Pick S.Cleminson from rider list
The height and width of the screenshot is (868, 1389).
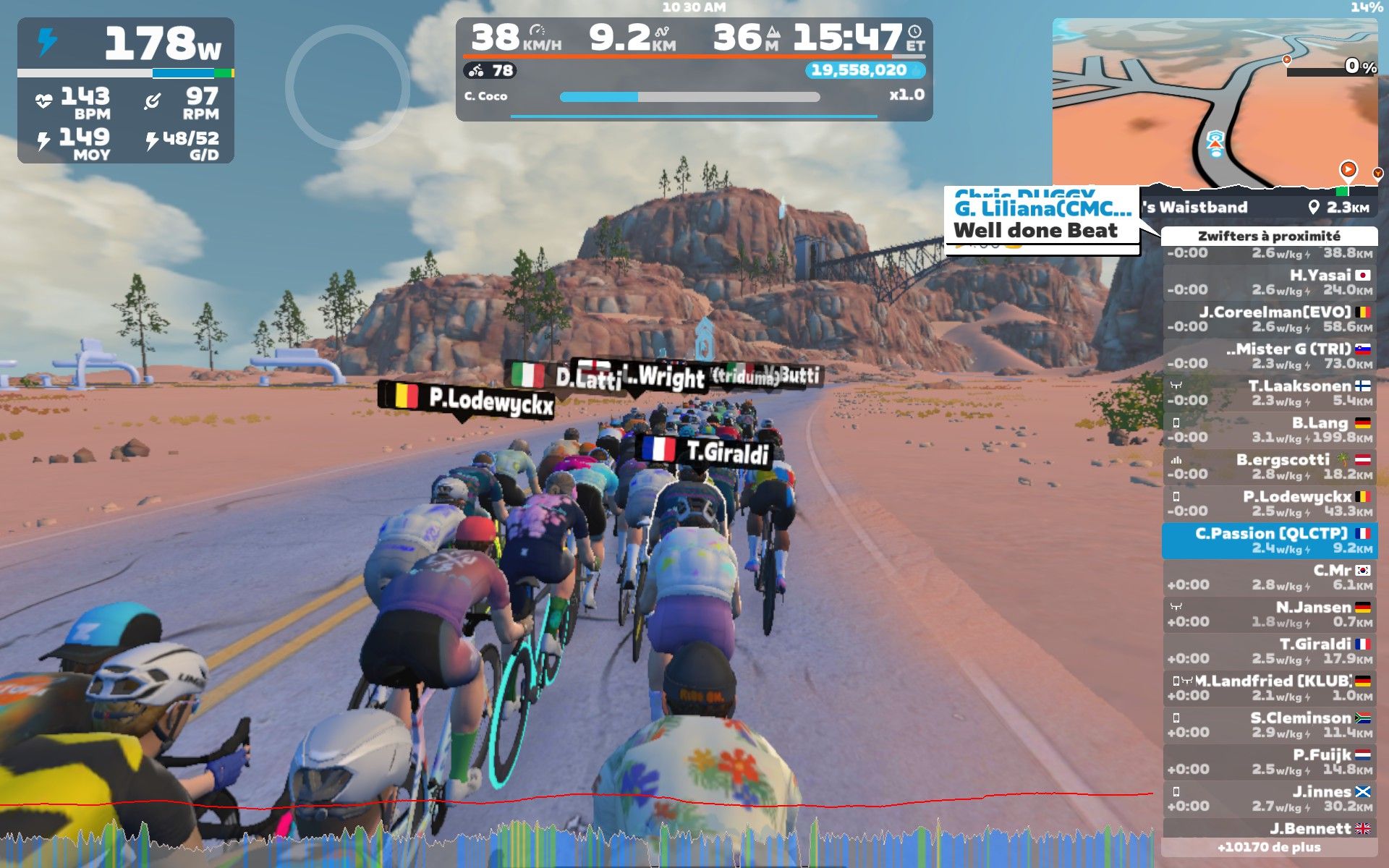(x=1269, y=725)
